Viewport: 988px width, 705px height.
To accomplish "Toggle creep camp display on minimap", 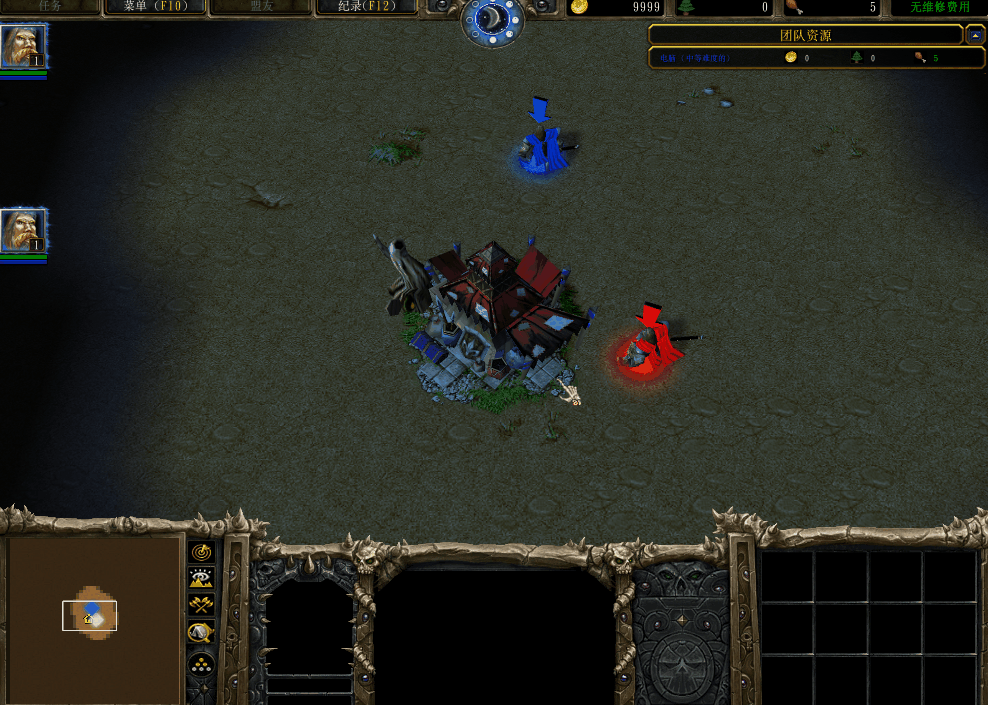I will tap(201, 631).
